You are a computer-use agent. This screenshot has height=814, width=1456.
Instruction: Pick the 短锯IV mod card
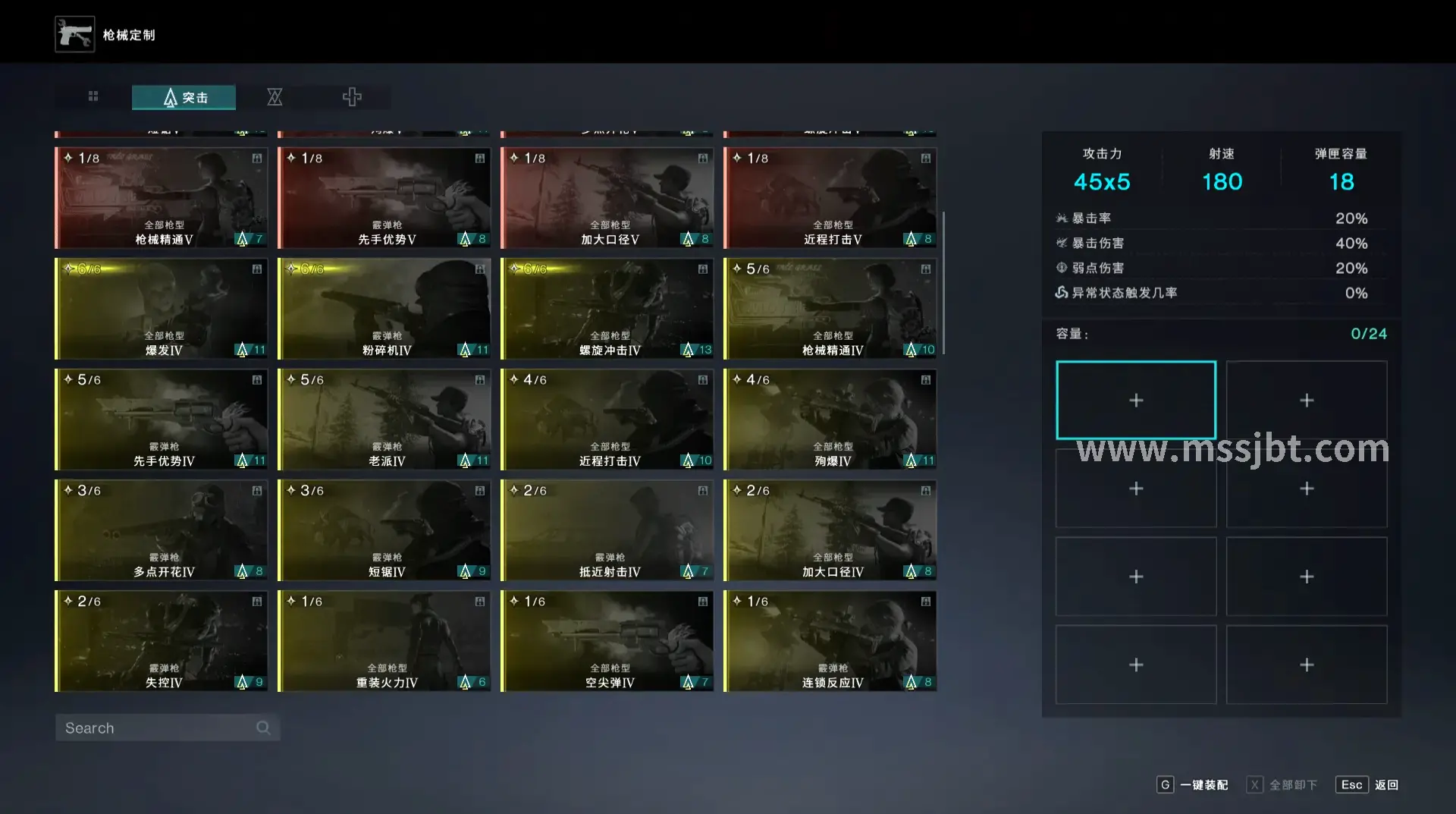pos(384,530)
